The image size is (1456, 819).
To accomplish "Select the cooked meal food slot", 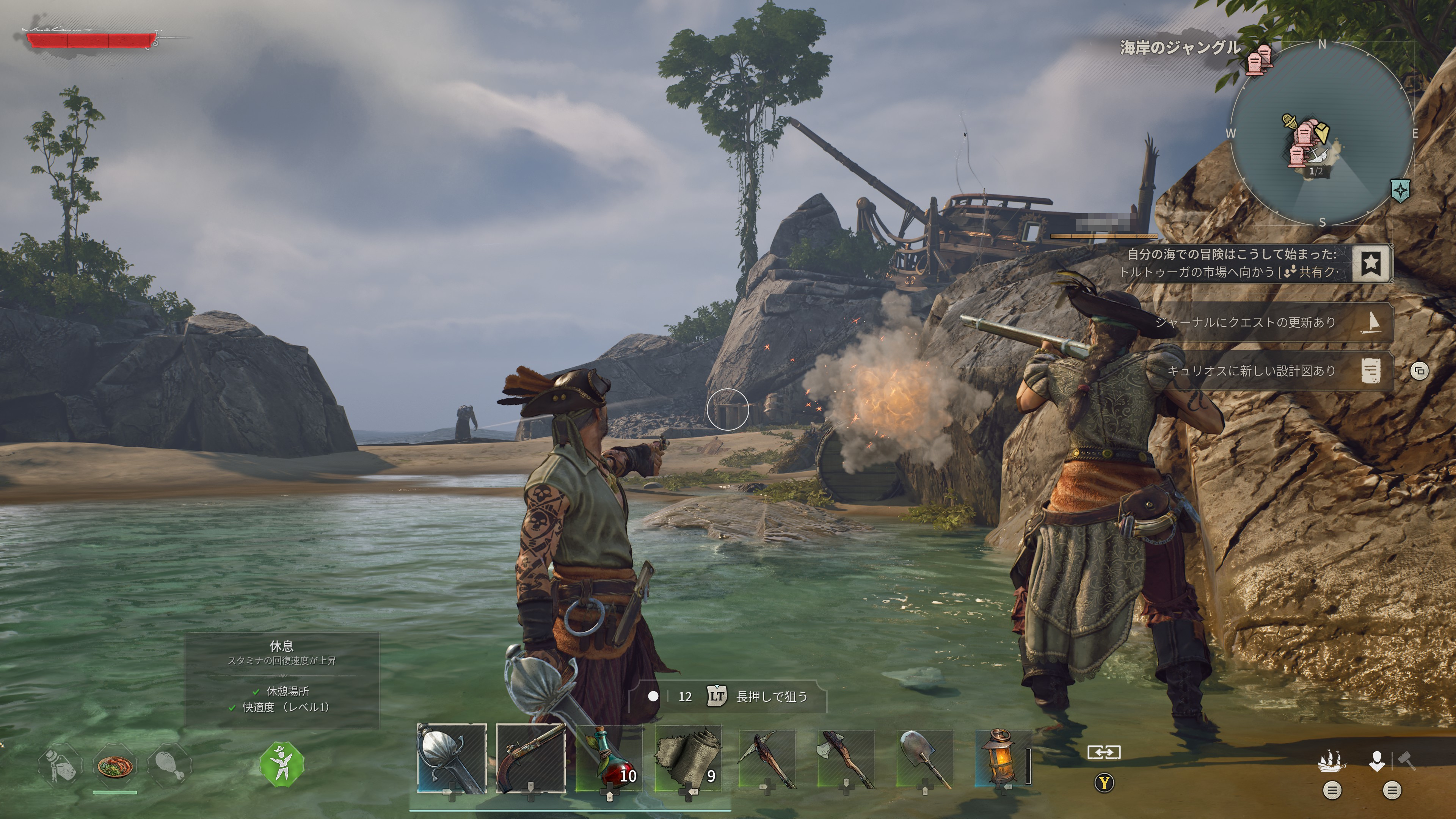I will [x=115, y=766].
